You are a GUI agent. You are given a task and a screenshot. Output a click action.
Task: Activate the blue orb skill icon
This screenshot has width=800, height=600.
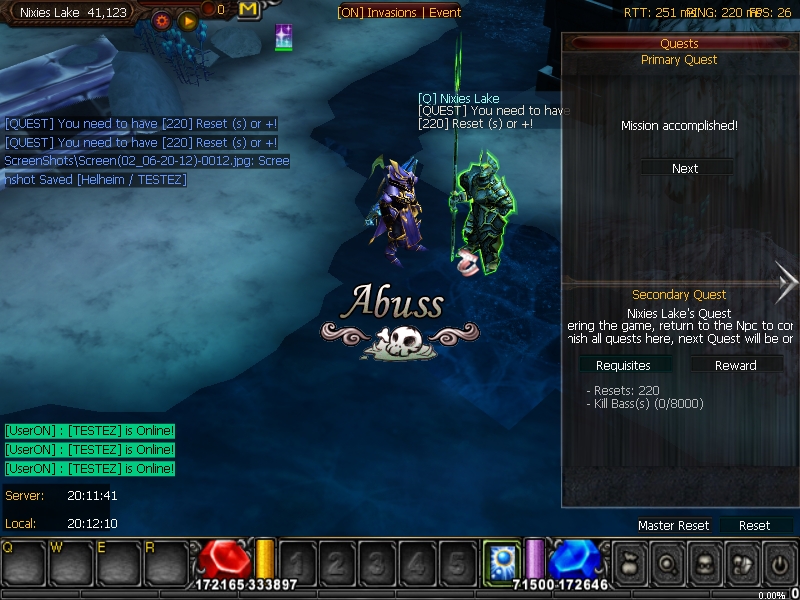[499, 561]
